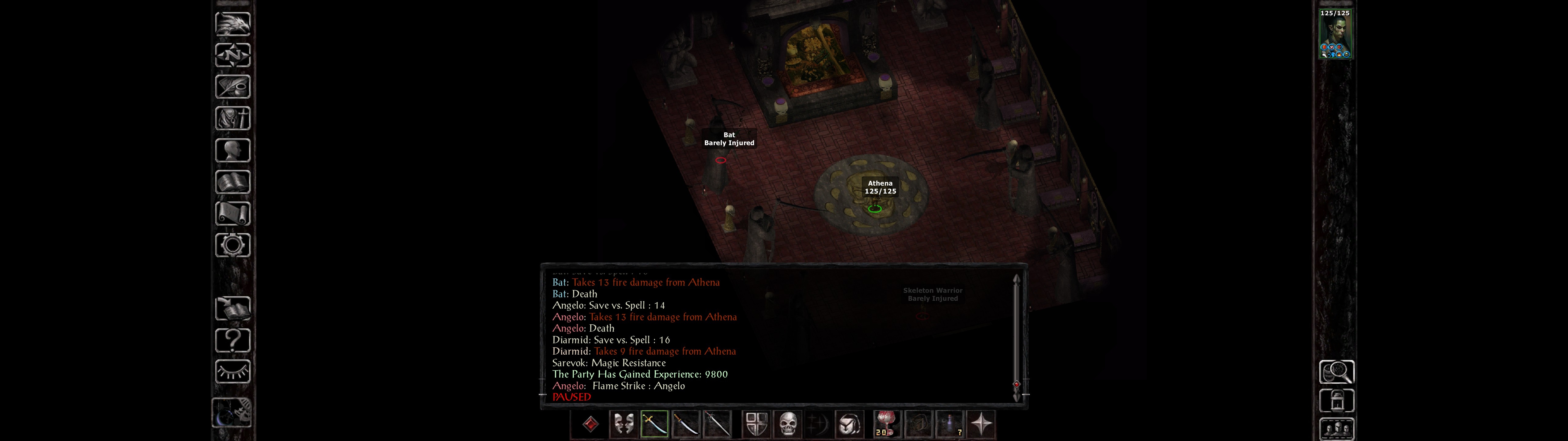Click the red gem dialog button

point(590,424)
